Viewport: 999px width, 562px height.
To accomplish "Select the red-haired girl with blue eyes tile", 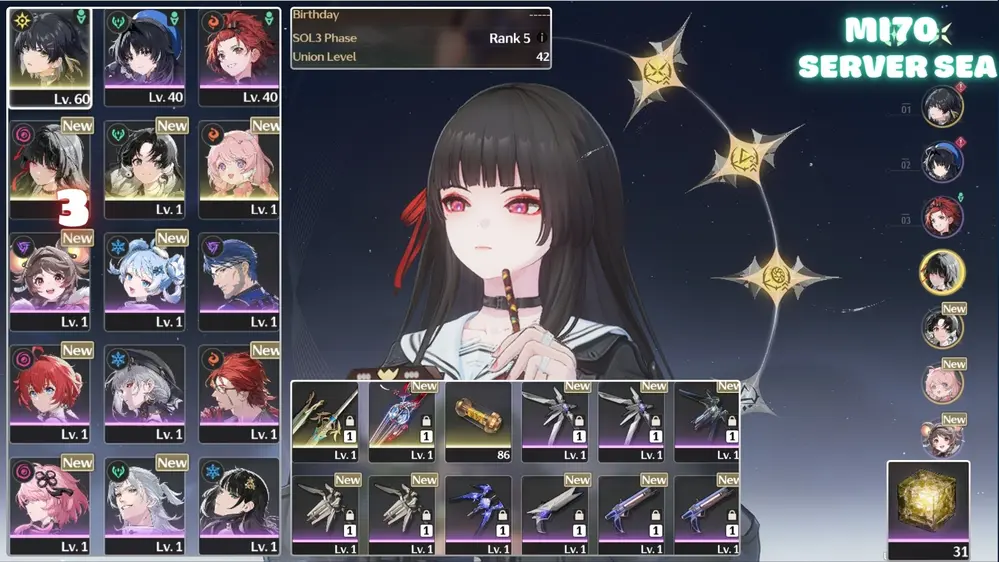I will point(50,392).
